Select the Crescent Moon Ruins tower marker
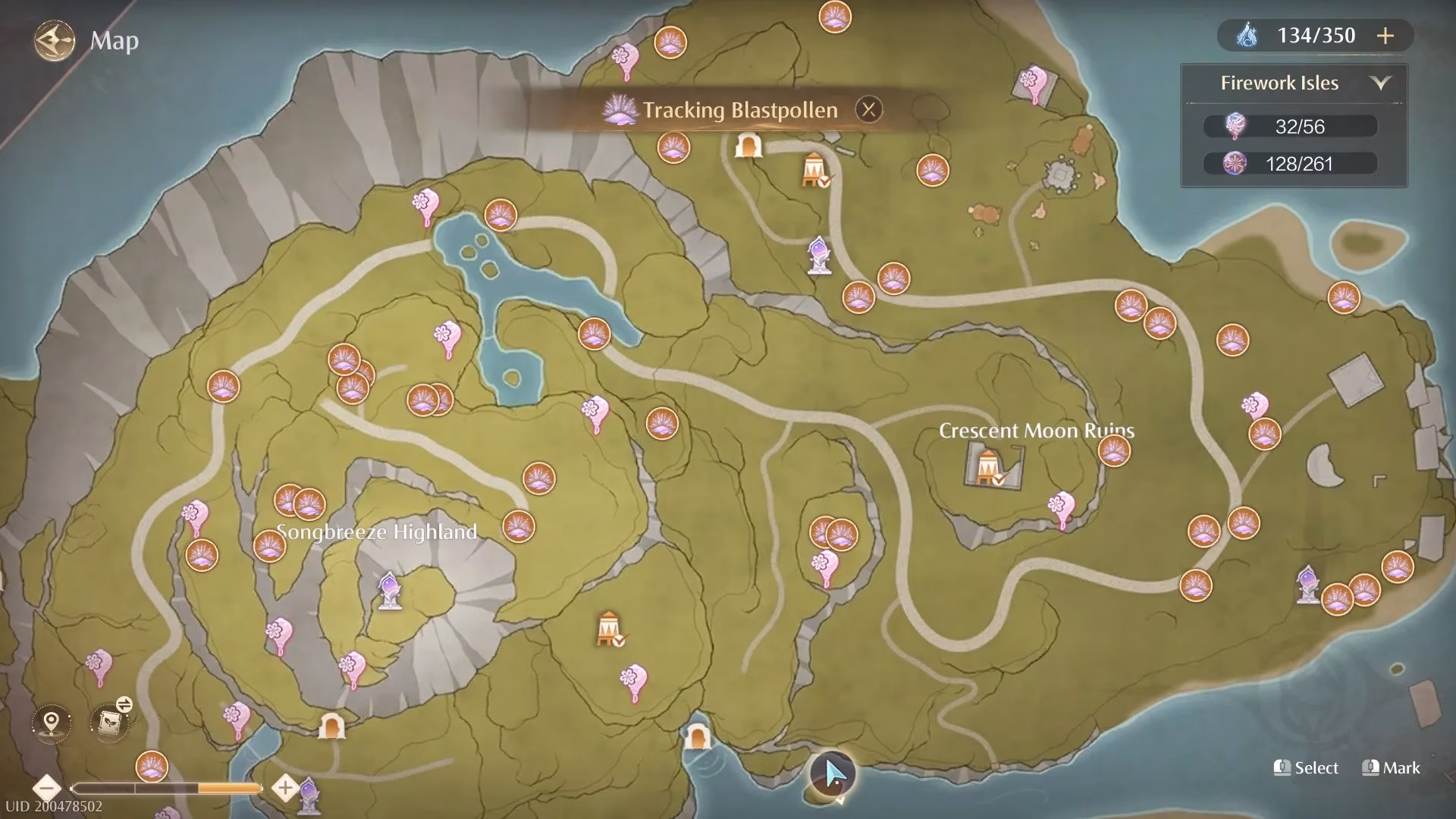1456x819 pixels. click(x=988, y=465)
